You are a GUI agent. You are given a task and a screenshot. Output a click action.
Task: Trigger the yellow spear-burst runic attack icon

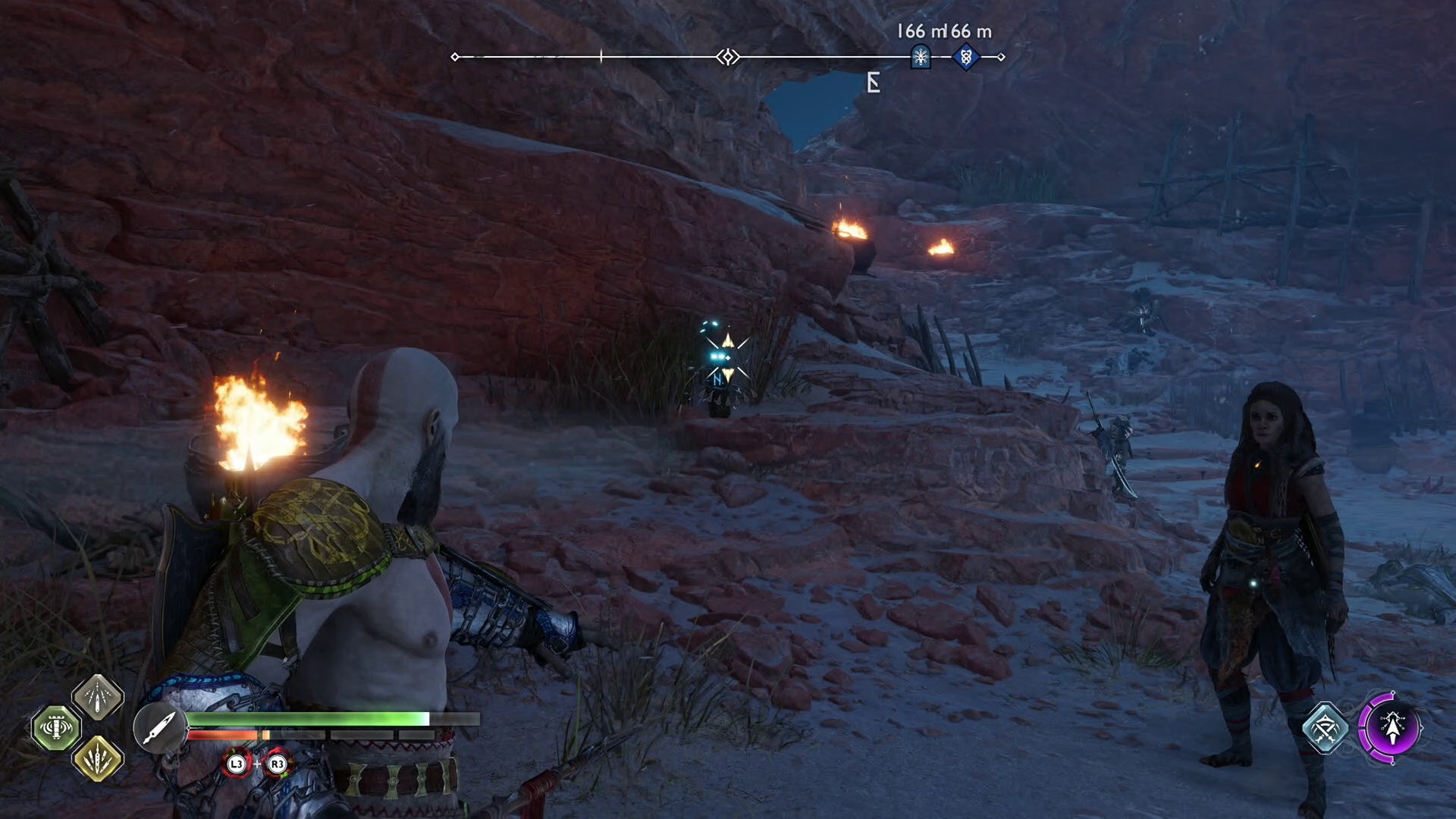coord(98,758)
